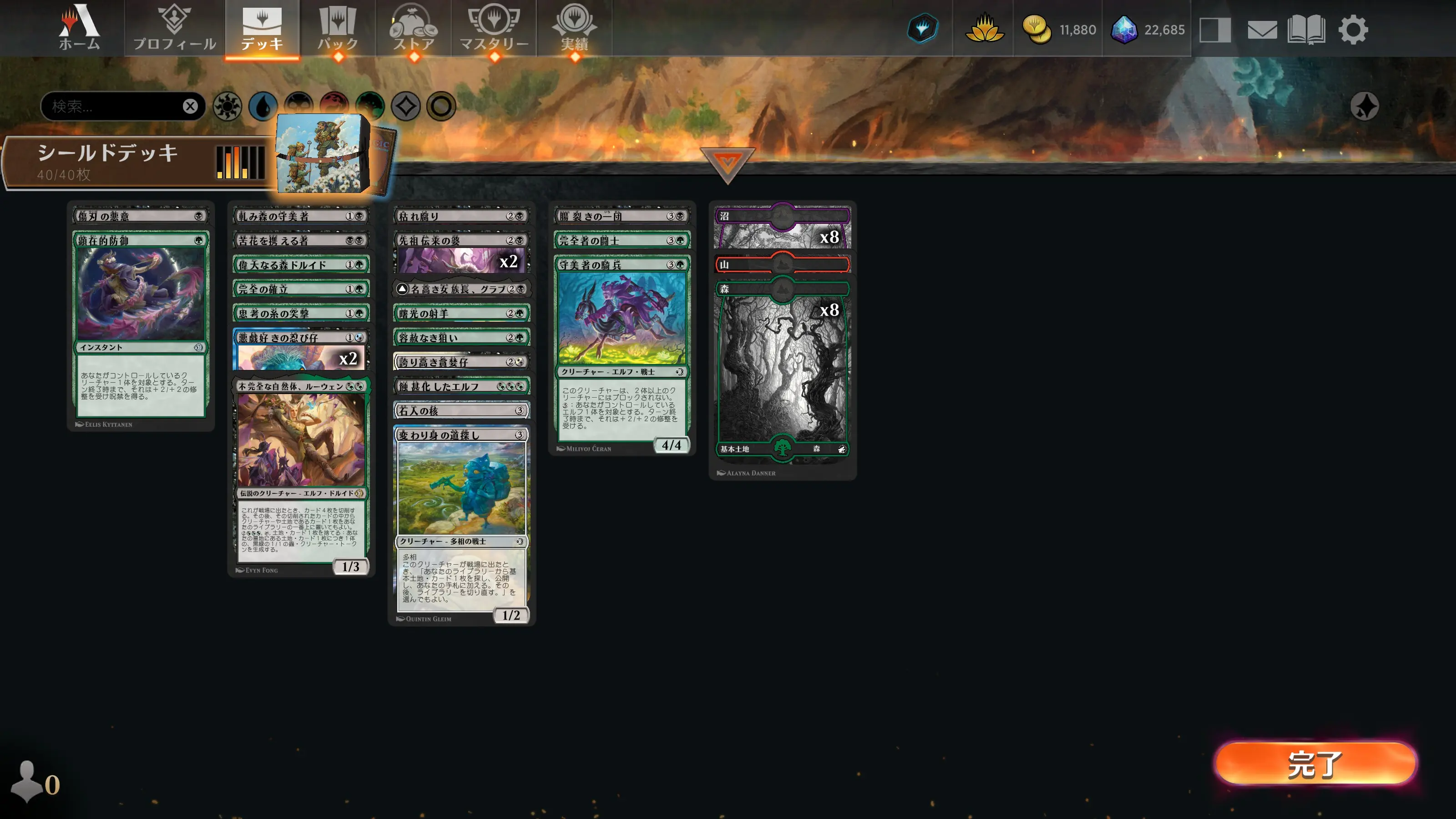
Task: Open the mail envelope inbox
Action: [x=1262, y=30]
